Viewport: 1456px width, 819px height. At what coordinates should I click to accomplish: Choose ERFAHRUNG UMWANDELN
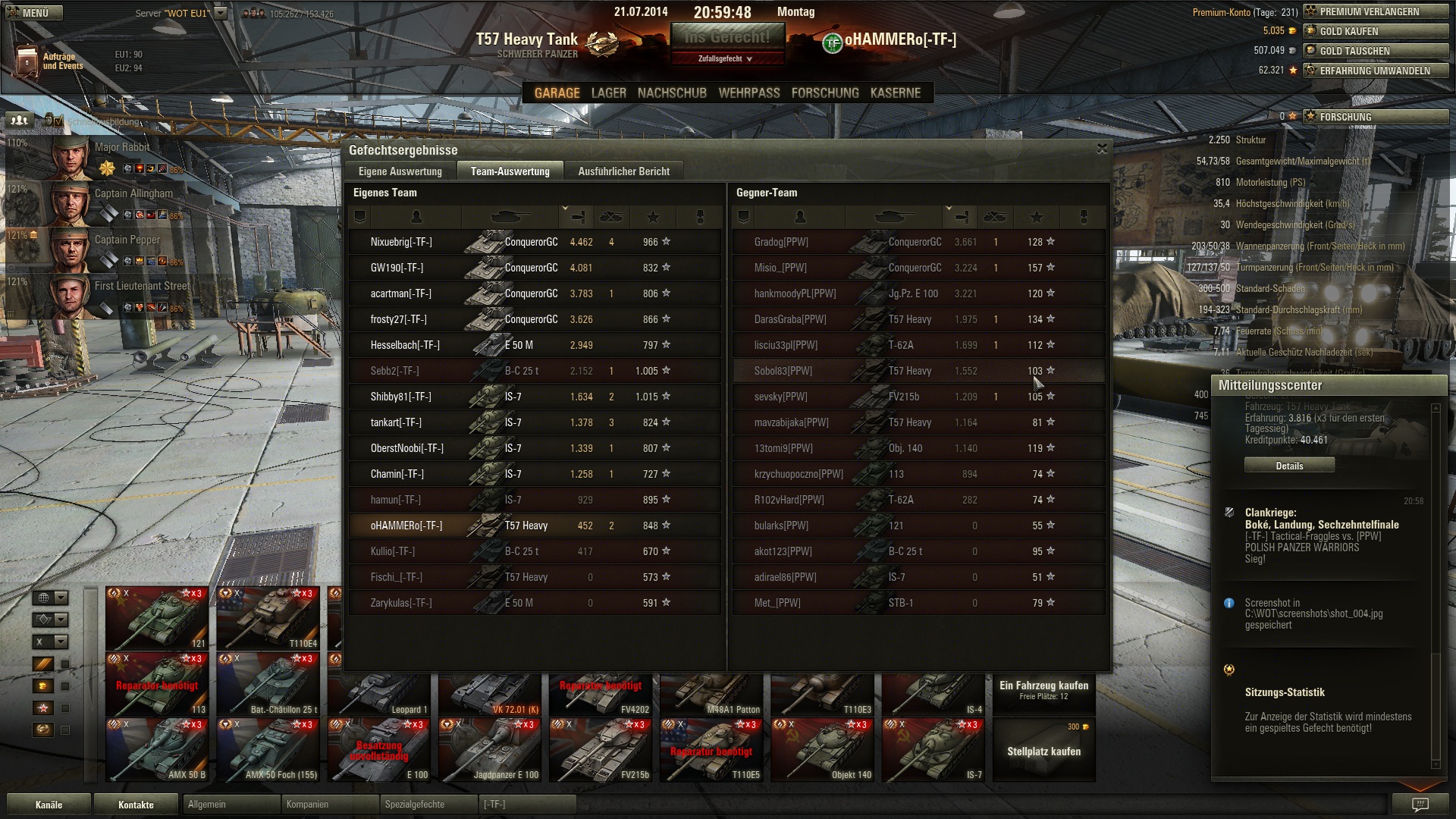(1374, 71)
